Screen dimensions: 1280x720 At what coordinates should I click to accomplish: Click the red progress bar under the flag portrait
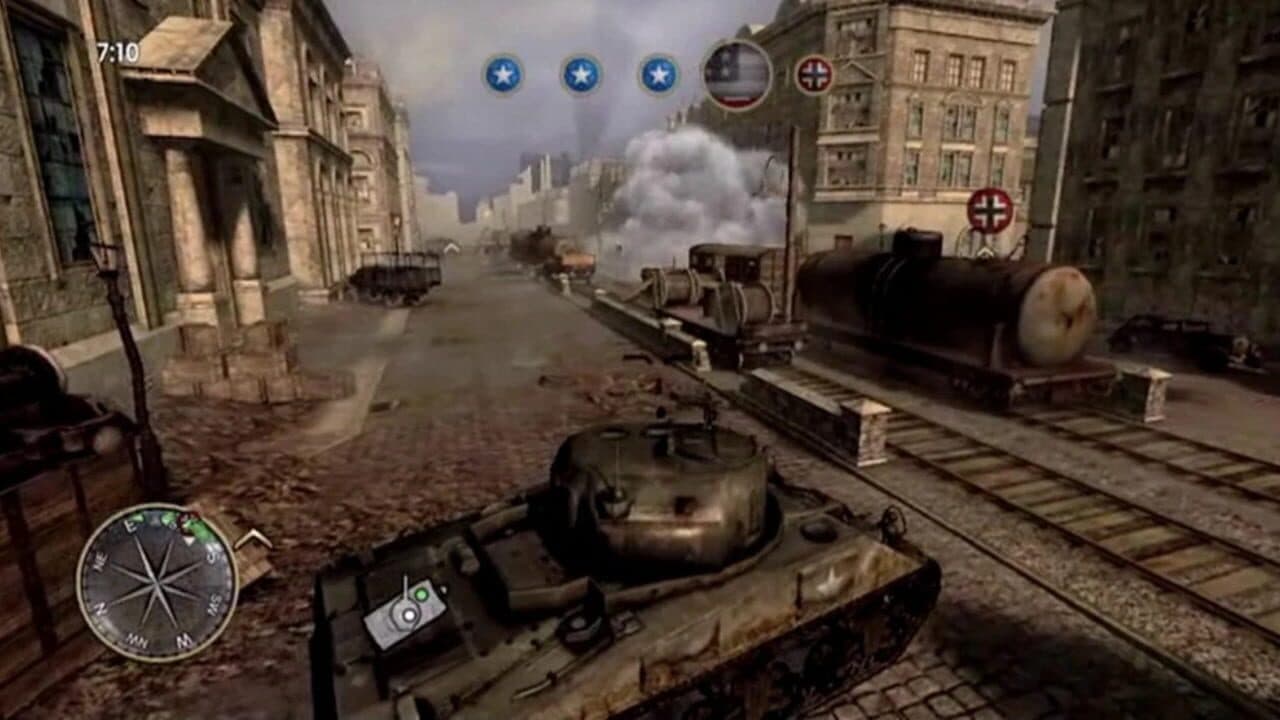pos(737,100)
